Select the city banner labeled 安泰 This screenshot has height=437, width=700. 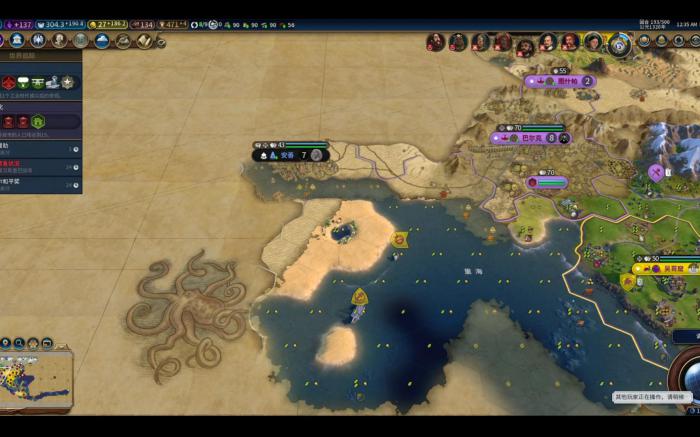pyautogui.click(x=289, y=155)
